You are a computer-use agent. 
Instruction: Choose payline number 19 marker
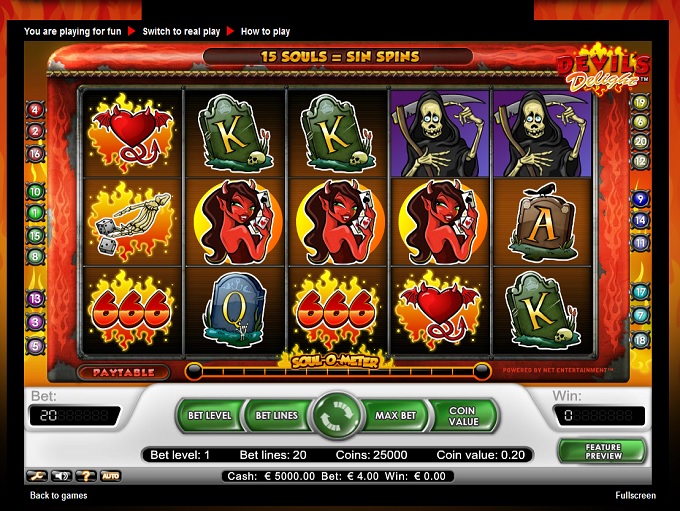tap(641, 102)
